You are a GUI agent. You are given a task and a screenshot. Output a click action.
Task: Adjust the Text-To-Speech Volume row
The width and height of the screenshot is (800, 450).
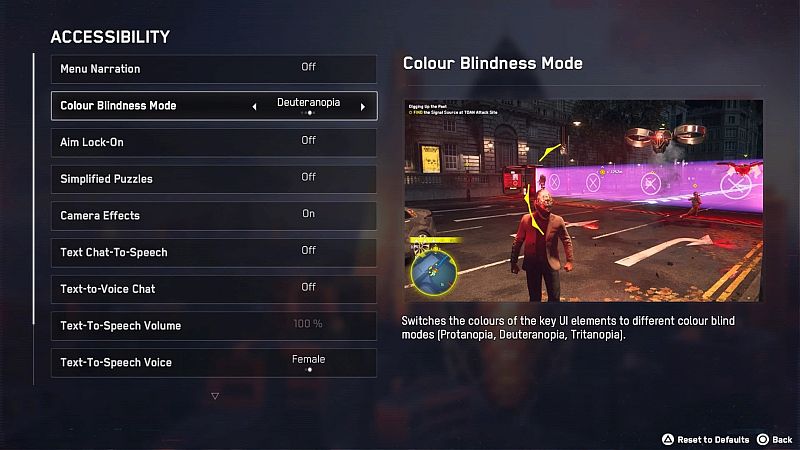coord(213,325)
